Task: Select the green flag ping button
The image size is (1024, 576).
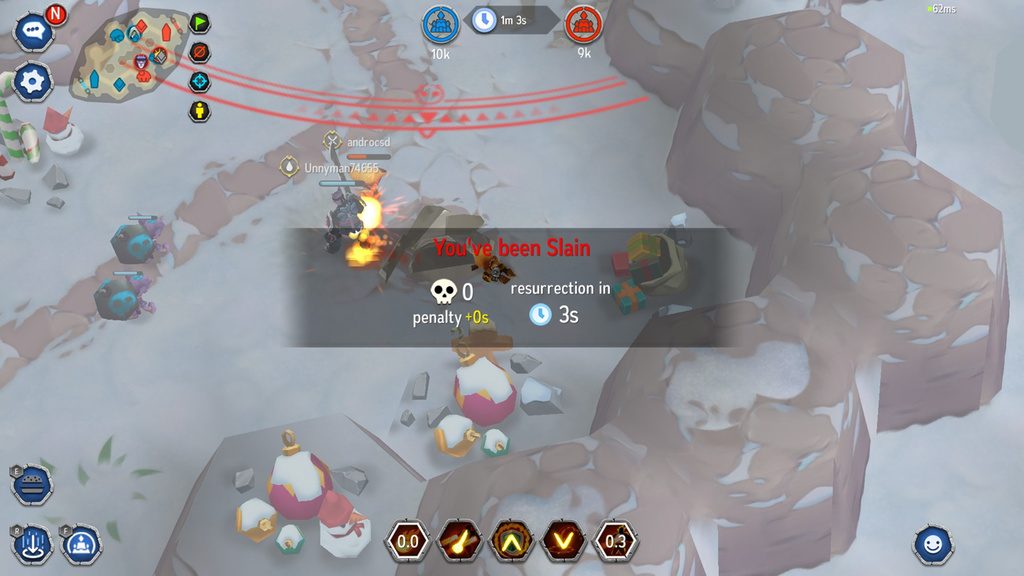Action: click(200, 22)
